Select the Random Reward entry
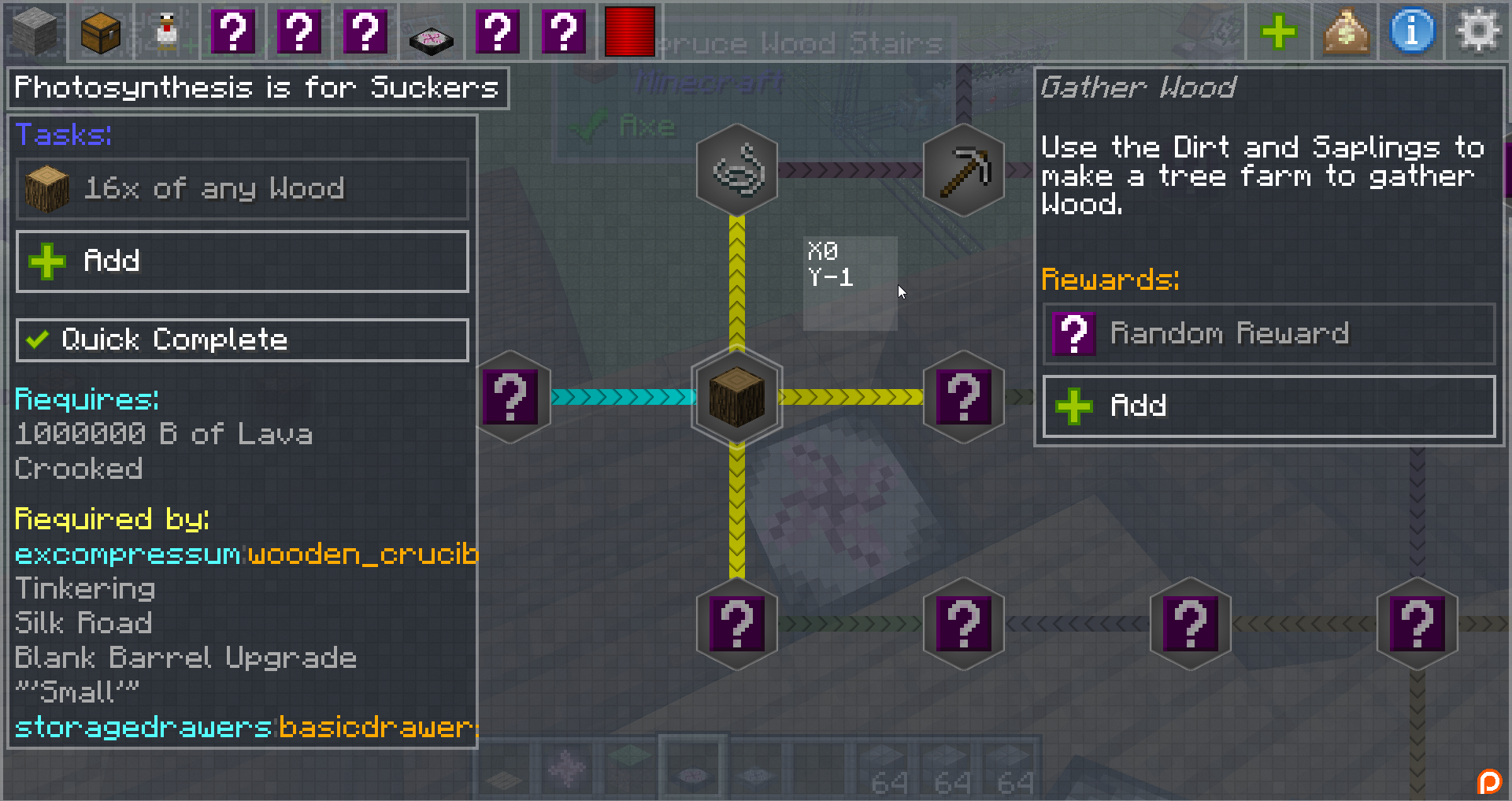1512x801 pixels. tap(1268, 334)
